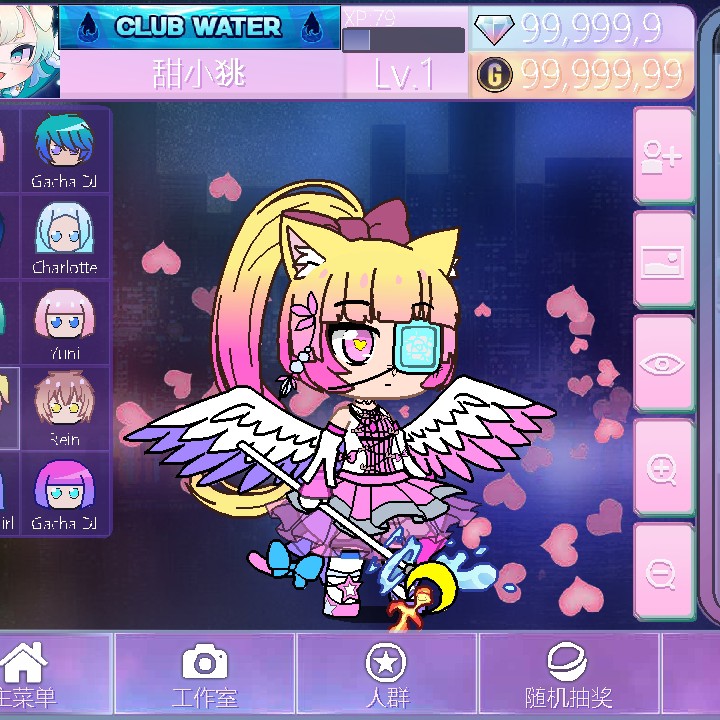Viewport: 720px width, 720px height.
Task: Click the add character button
Action: 663,155
